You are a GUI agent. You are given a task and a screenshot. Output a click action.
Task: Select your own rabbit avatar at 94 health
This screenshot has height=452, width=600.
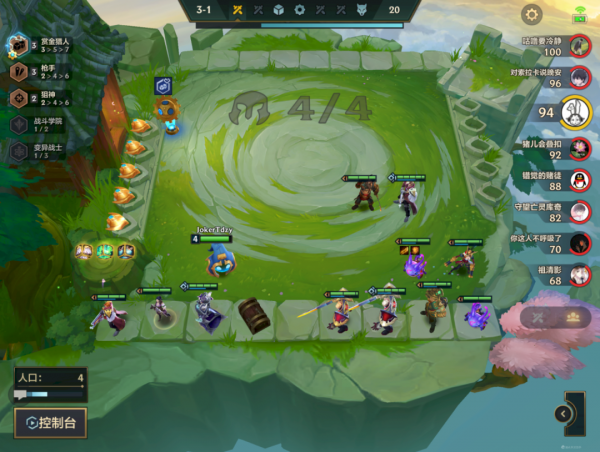573,111
